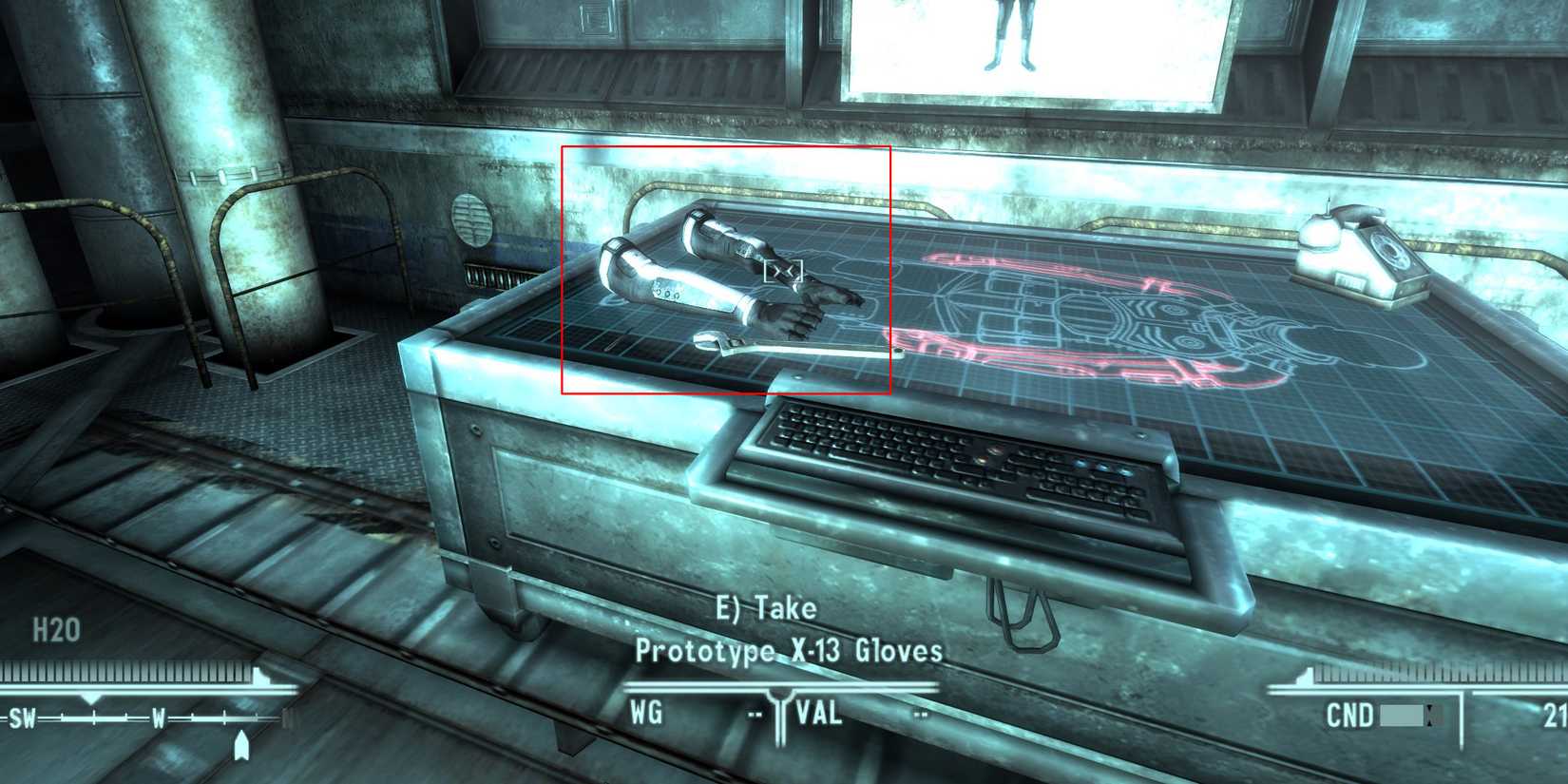Image resolution: width=1568 pixels, height=784 pixels.
Task: Click the red selection box around the gloves
Action: coord(727,269)
